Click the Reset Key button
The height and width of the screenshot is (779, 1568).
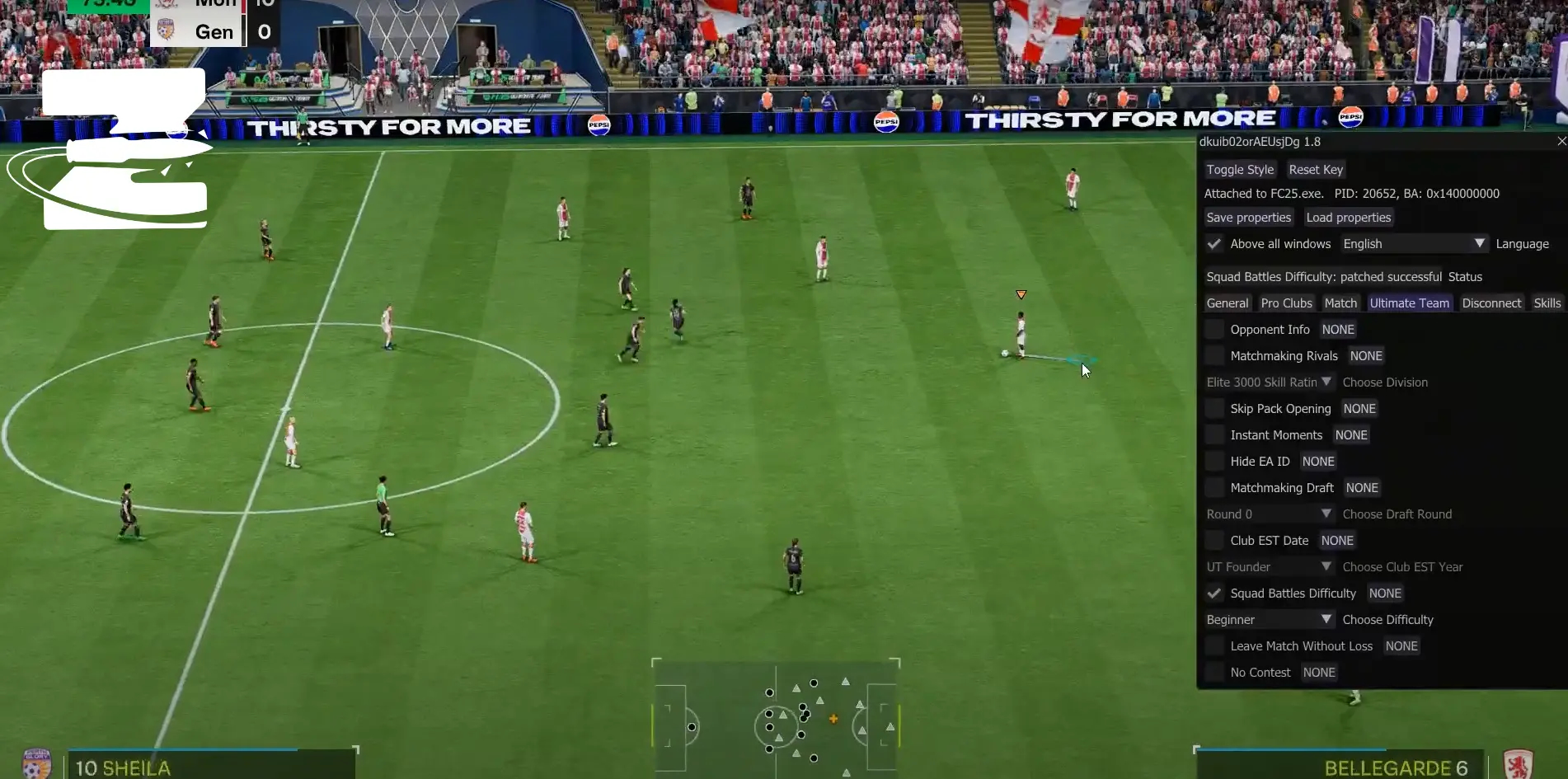point(1316,170)
